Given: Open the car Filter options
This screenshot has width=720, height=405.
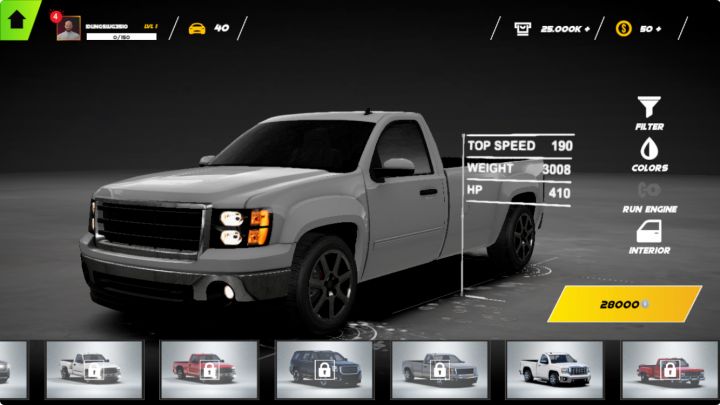Looking at the screenshot, I should click(649, 112).
